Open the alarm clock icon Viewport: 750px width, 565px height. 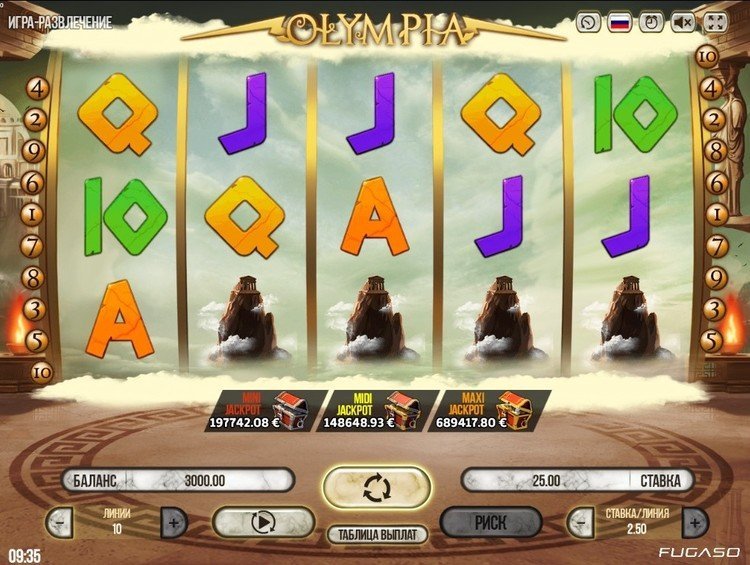click(x=652, y=21)
